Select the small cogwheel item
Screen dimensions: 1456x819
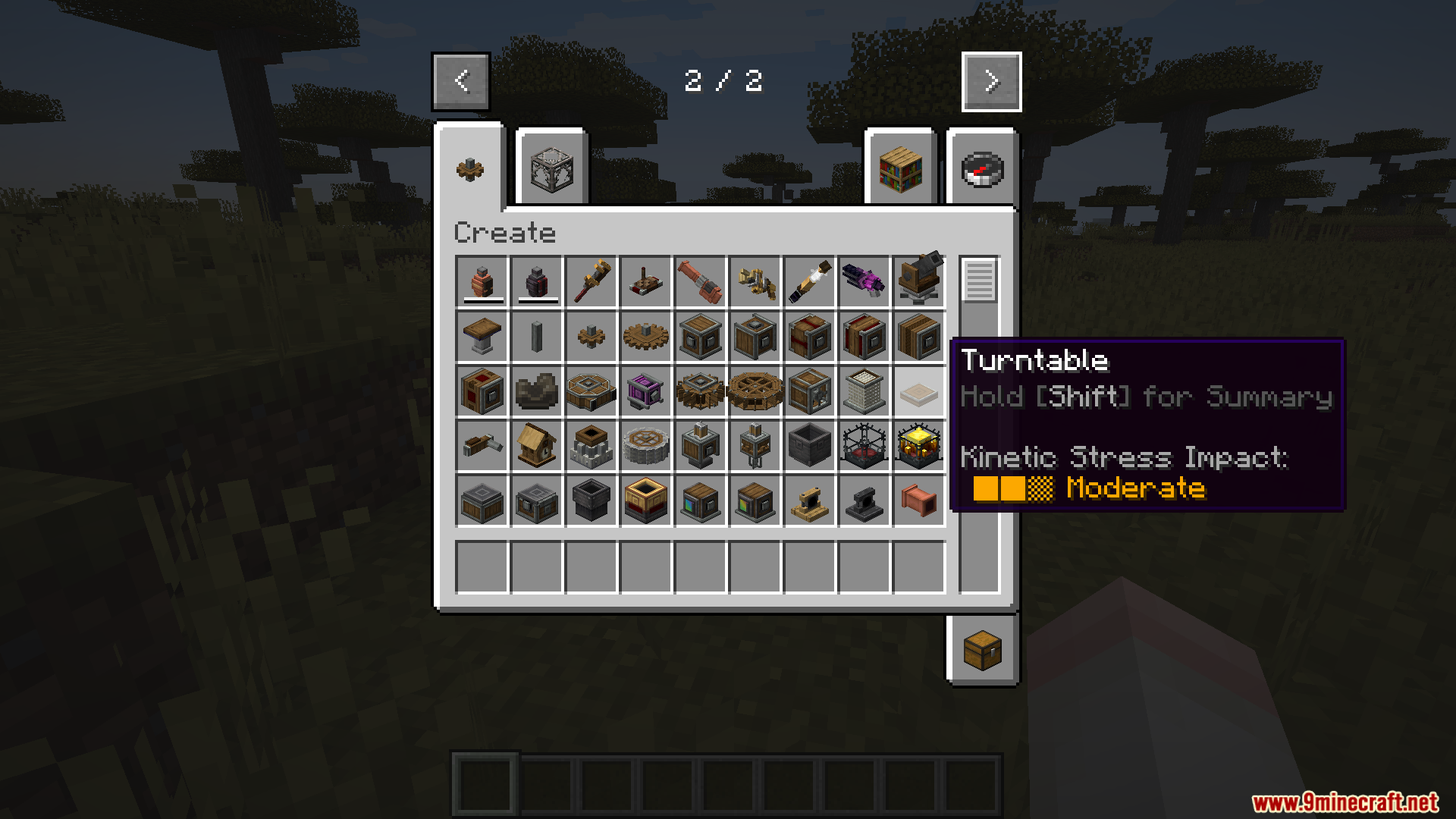tap(592, 337)
